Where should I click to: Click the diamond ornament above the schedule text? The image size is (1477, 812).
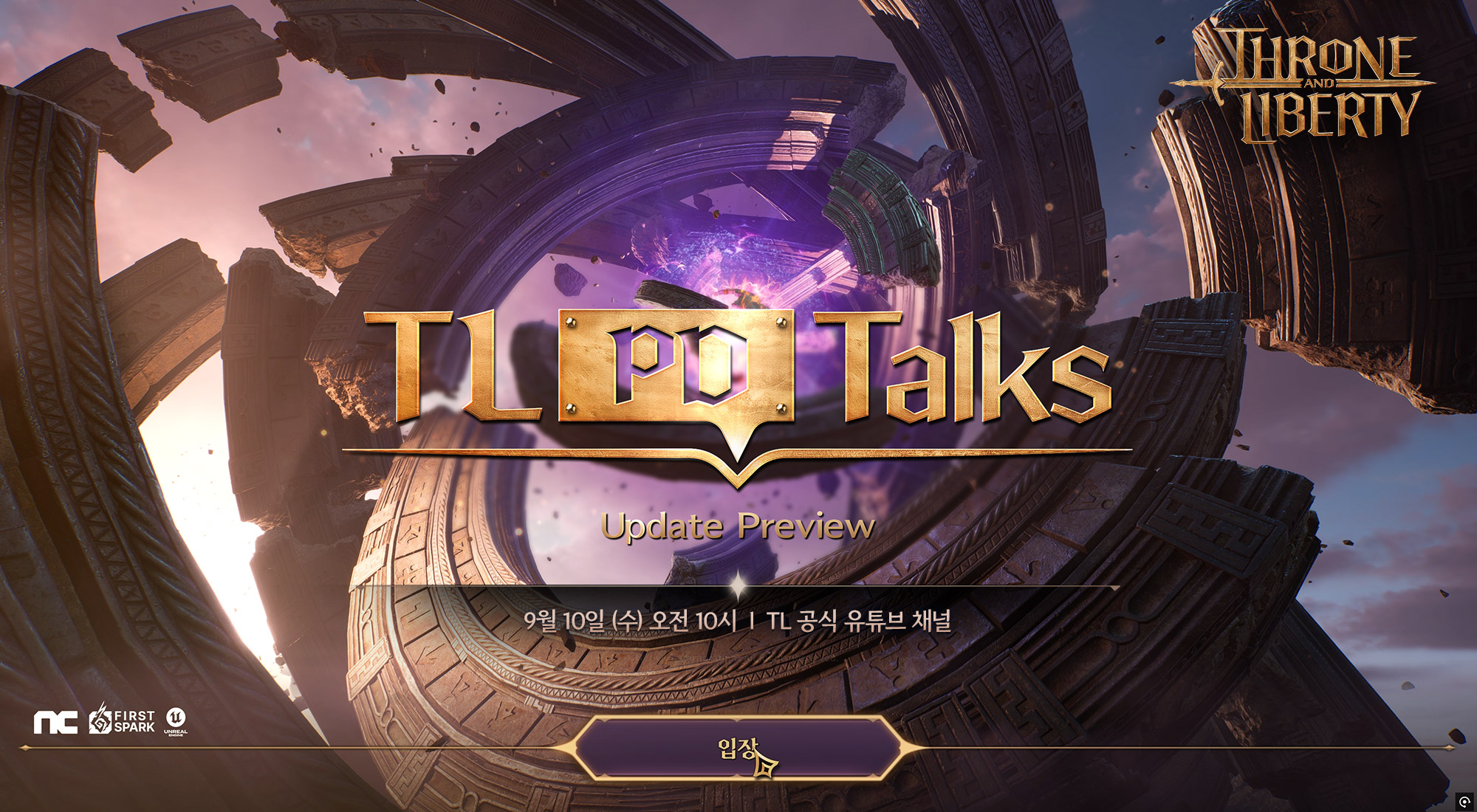point(738,583)
